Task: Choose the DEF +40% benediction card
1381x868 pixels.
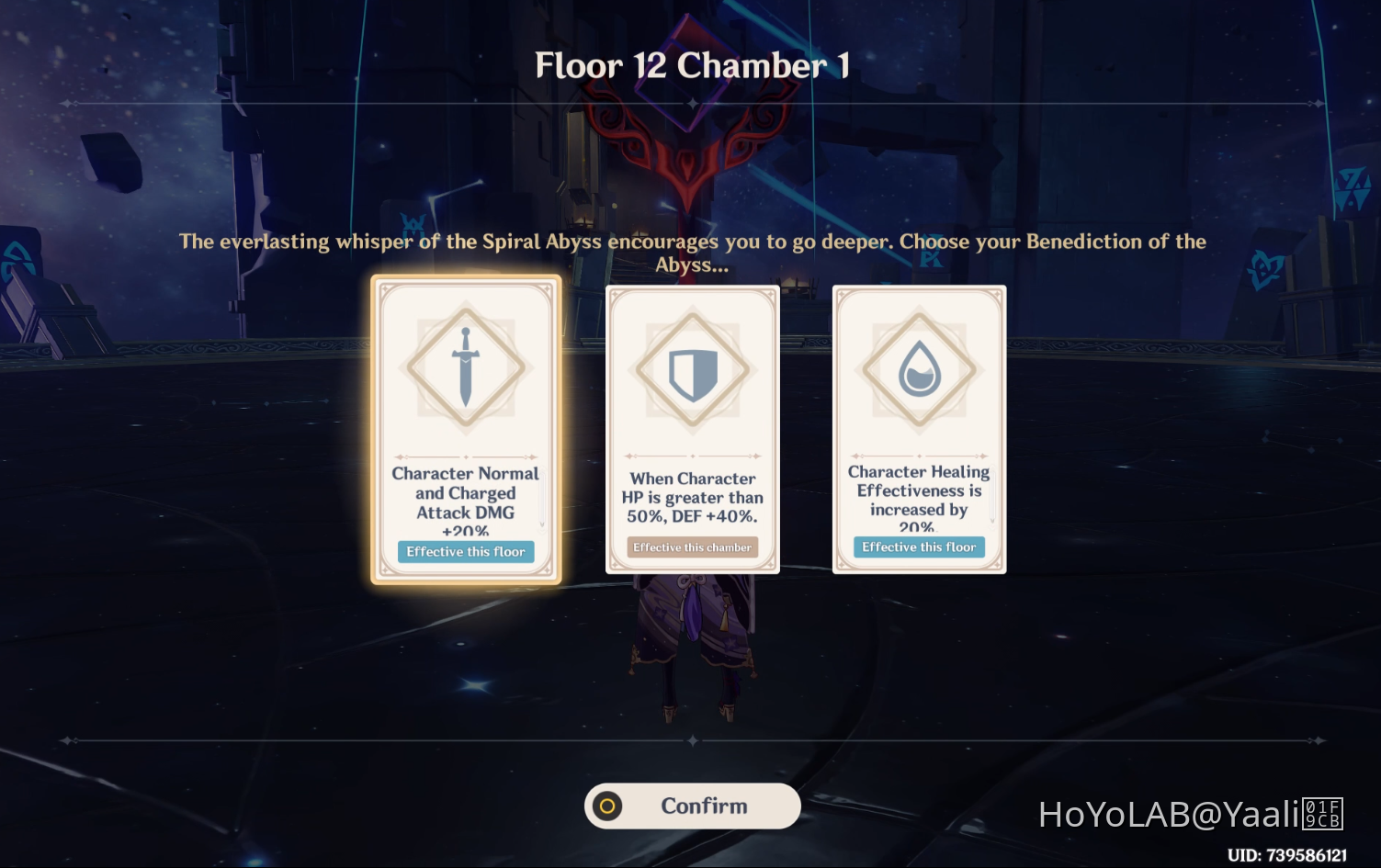Action: tap(692, 427)
